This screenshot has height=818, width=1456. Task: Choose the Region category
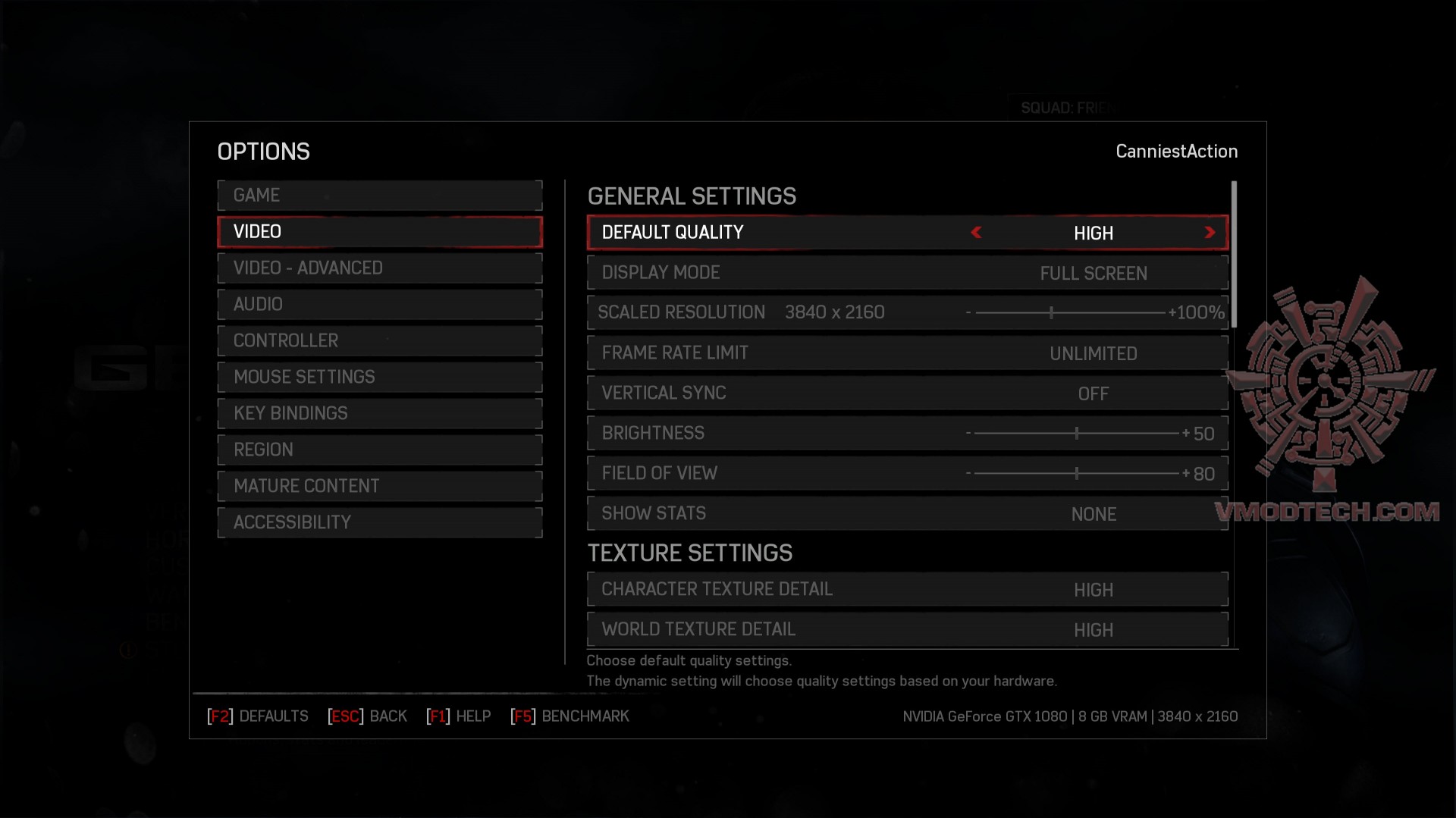coord(379,450)
